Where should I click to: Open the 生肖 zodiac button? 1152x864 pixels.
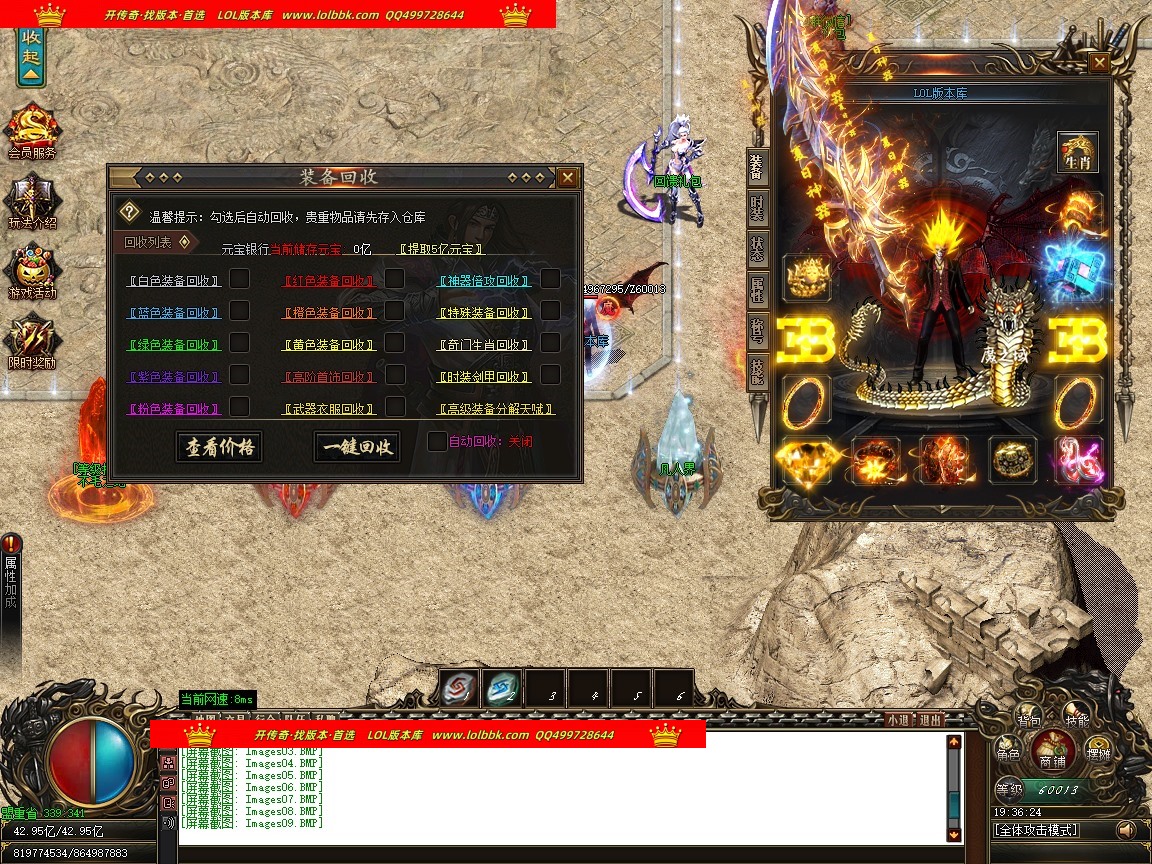click(1078, 153)
